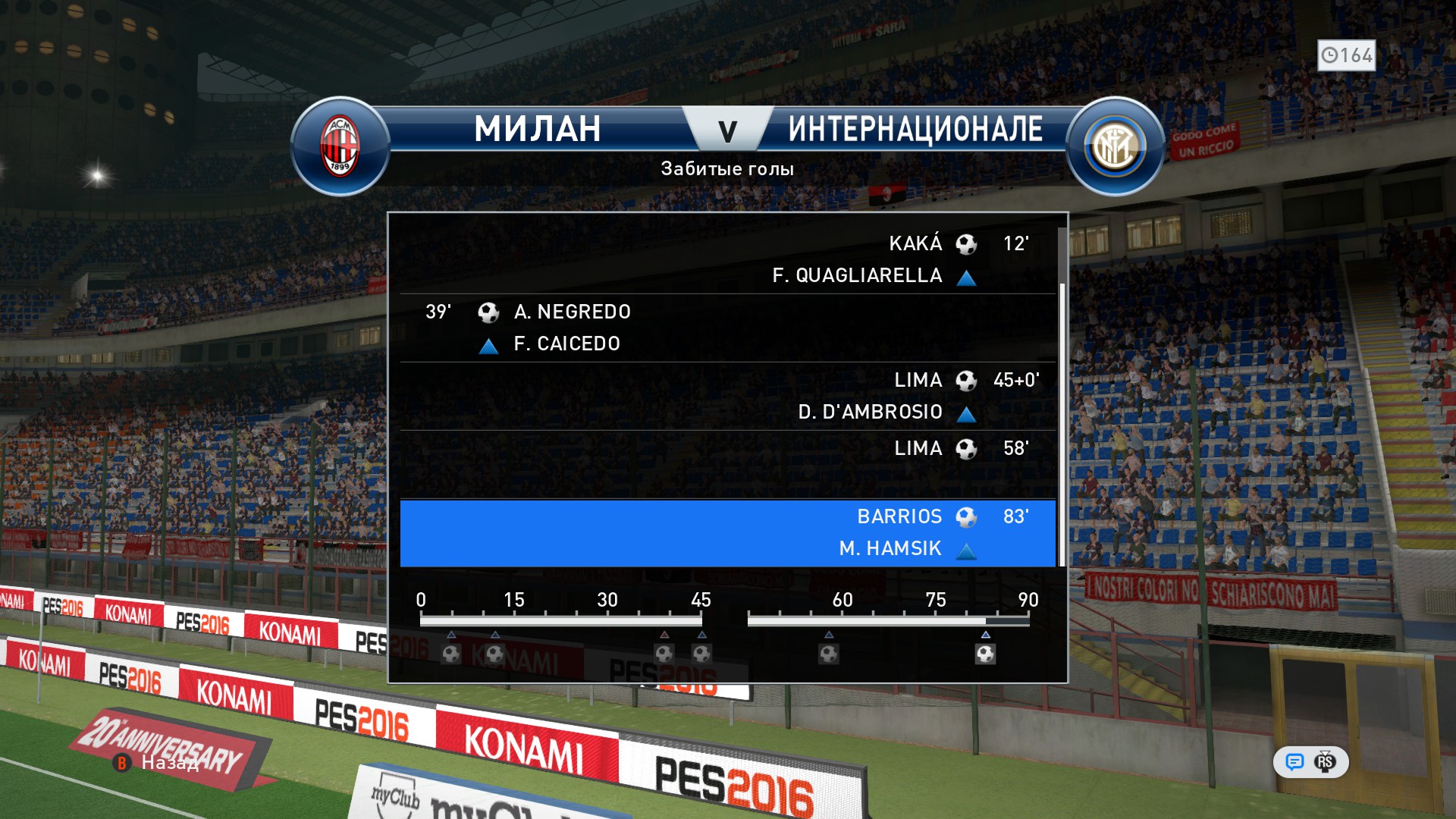Click the timeline ball marker near 58 minutes

tap(829, 654)
